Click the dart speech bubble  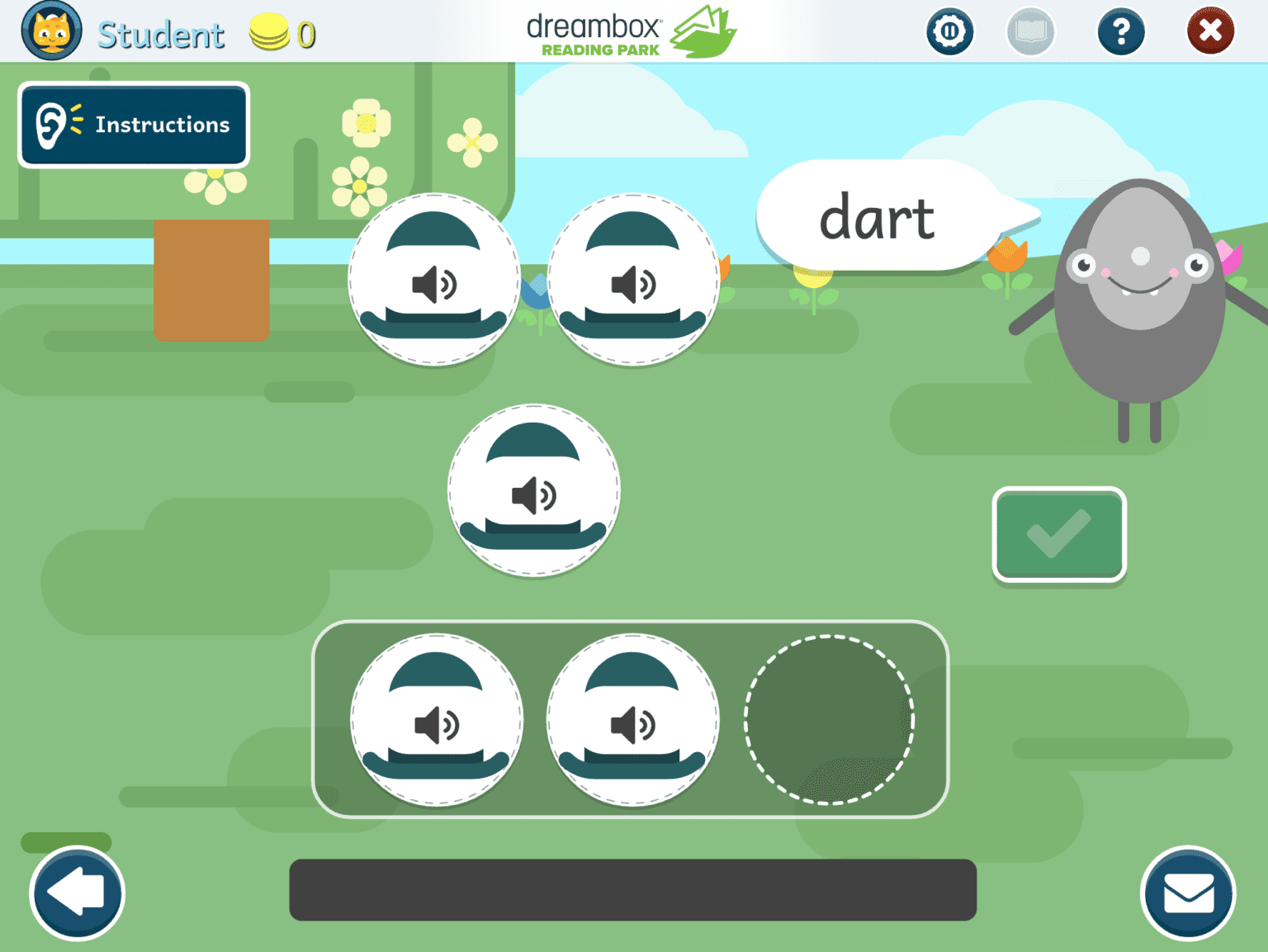tap(878, 217)
